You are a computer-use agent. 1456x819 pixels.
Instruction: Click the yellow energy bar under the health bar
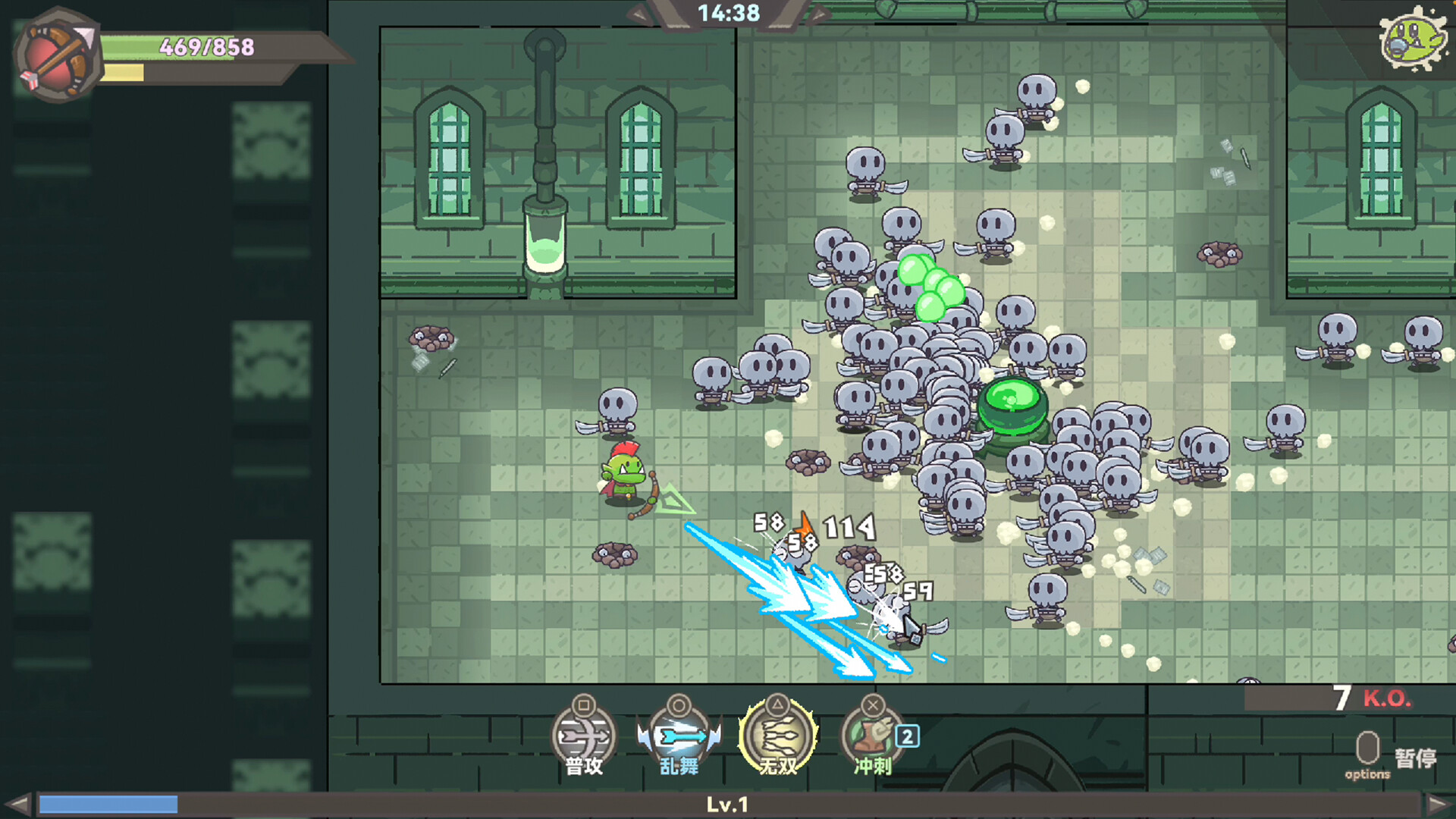tap(125, 72)
